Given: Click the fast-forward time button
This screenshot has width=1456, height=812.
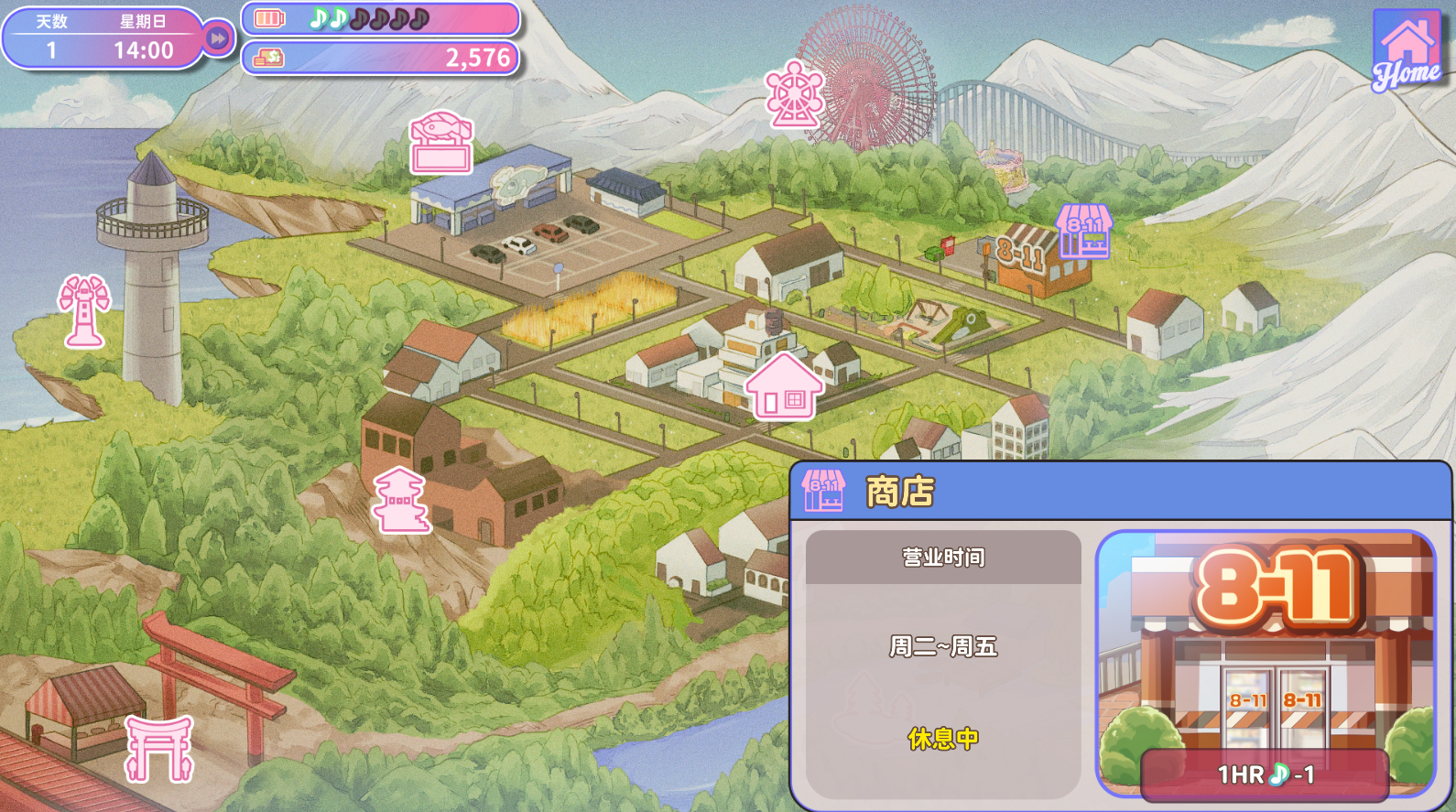Looking at the screenshot, I should [x=218, y=38].
